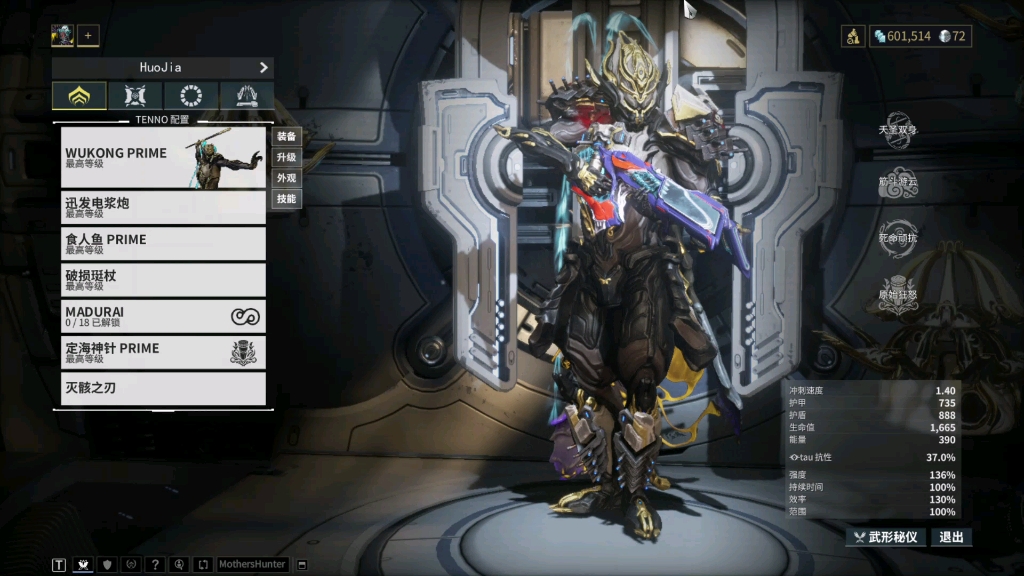The height and width of the screenshot is (576, 1024).
Task: View the 筋斗游云 cloud ability icon
Action: pyautogui.click(x=897, y=182)
